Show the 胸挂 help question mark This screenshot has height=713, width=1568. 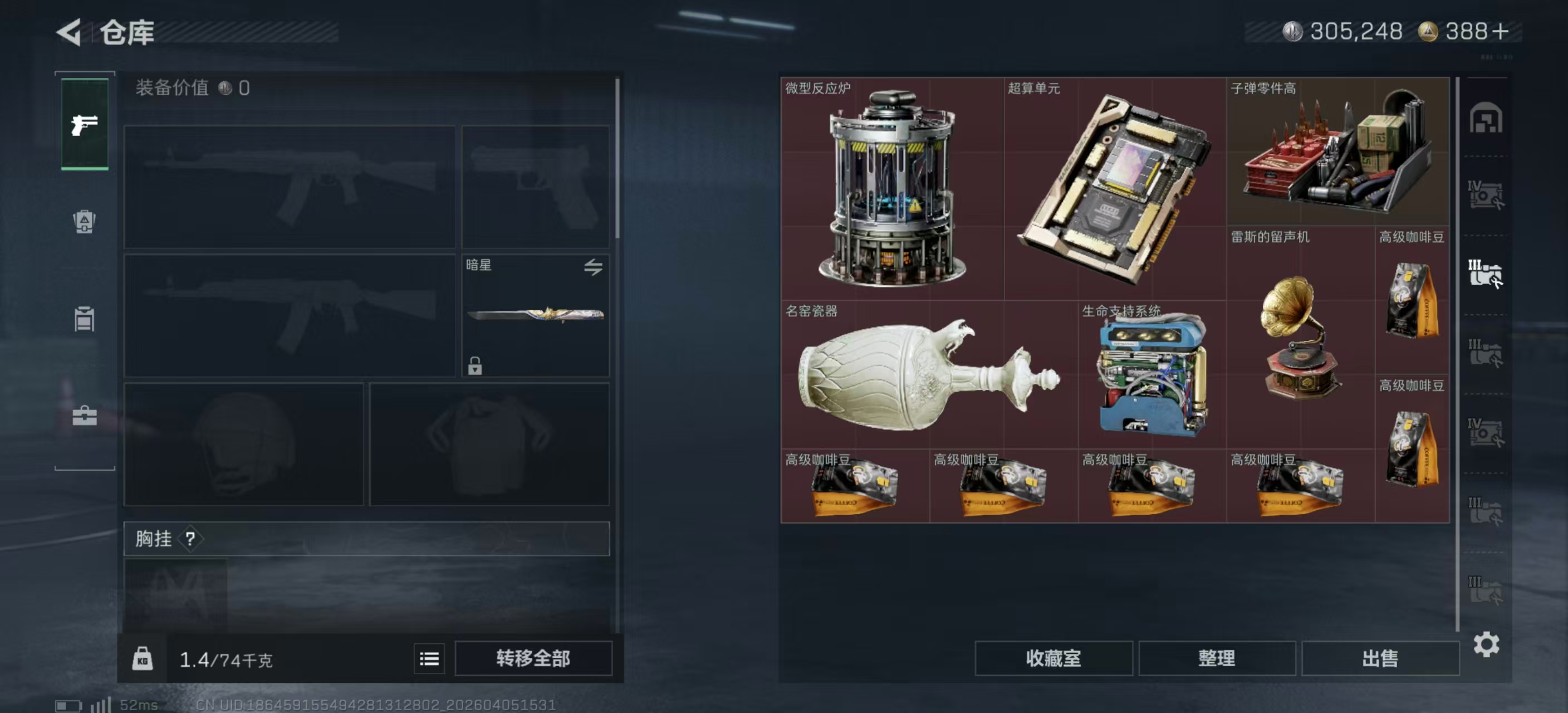[x=190, y=538]
